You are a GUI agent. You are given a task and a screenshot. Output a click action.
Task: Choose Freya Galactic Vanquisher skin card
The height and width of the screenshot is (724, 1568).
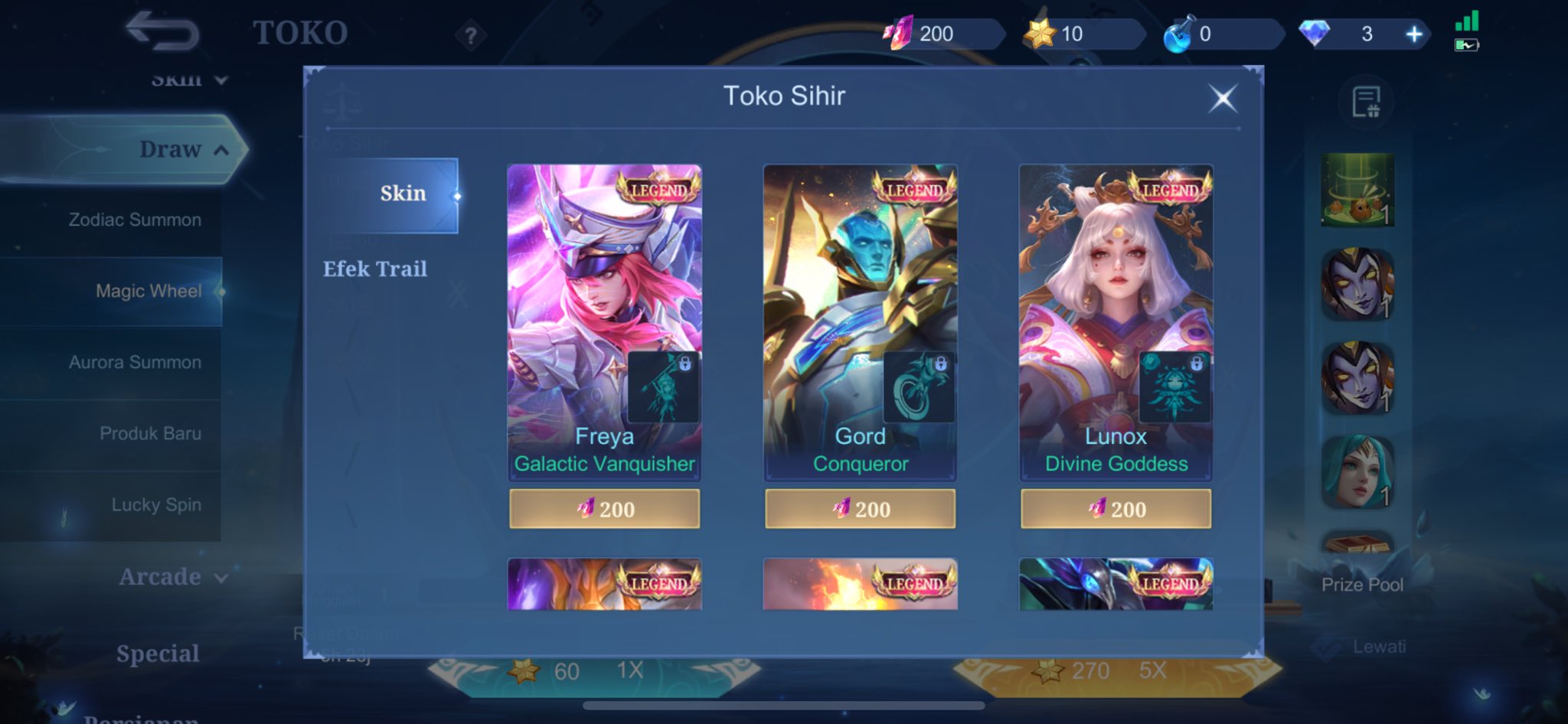coord(604,321)
